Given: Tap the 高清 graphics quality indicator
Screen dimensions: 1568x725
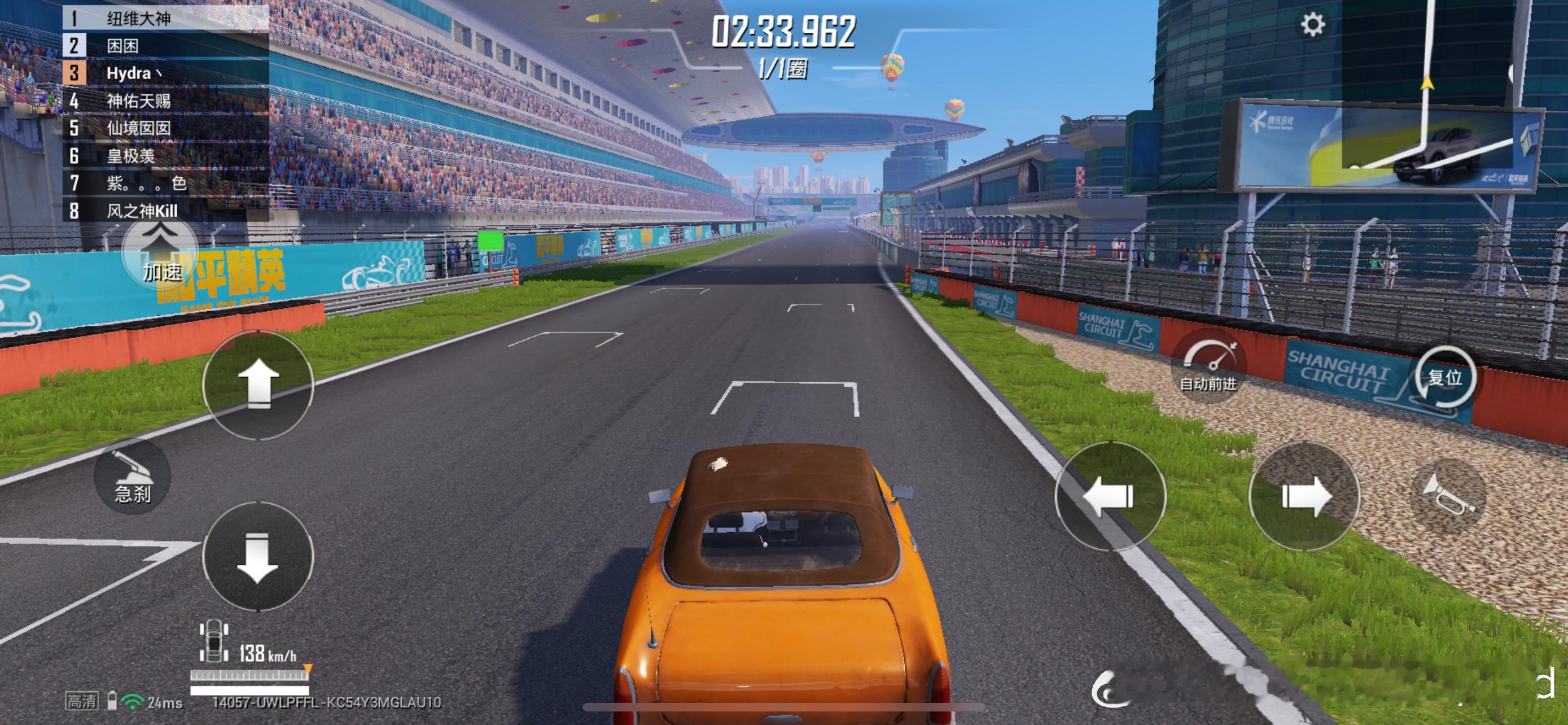Looking at the screenshot, I should coord(82,701).
